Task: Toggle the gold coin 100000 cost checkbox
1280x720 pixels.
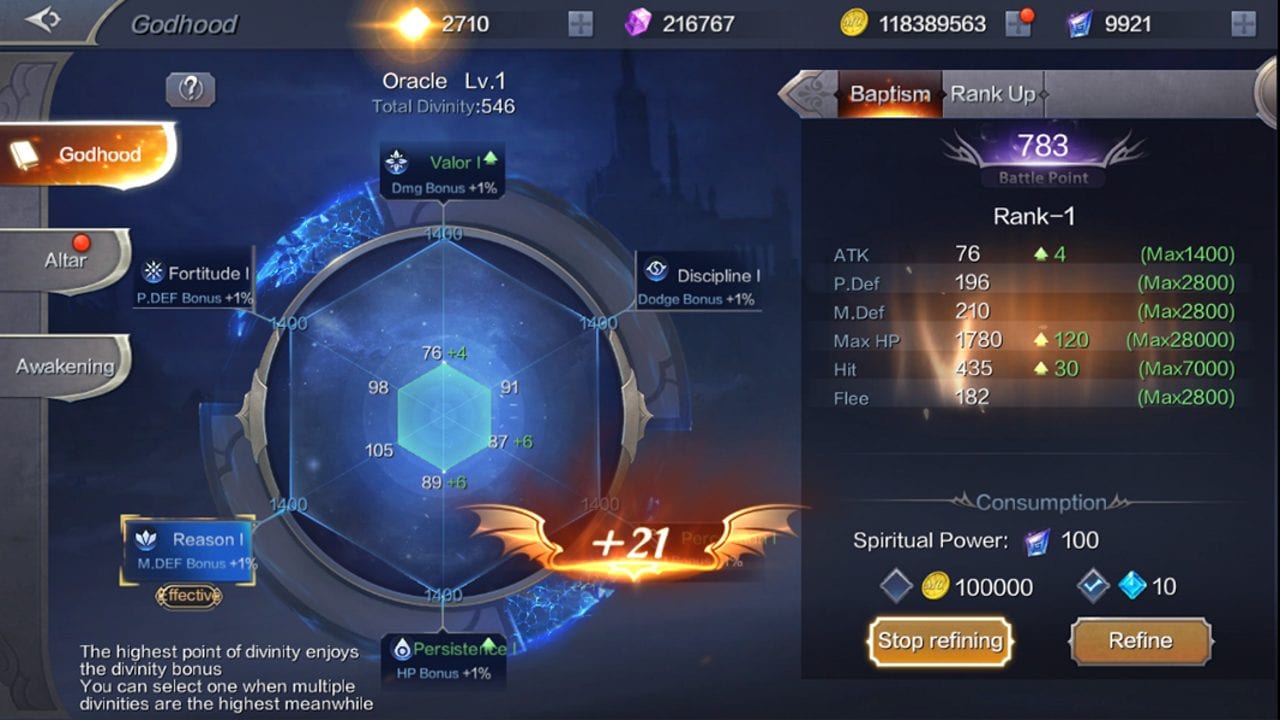Action: [x=896, y=587]
